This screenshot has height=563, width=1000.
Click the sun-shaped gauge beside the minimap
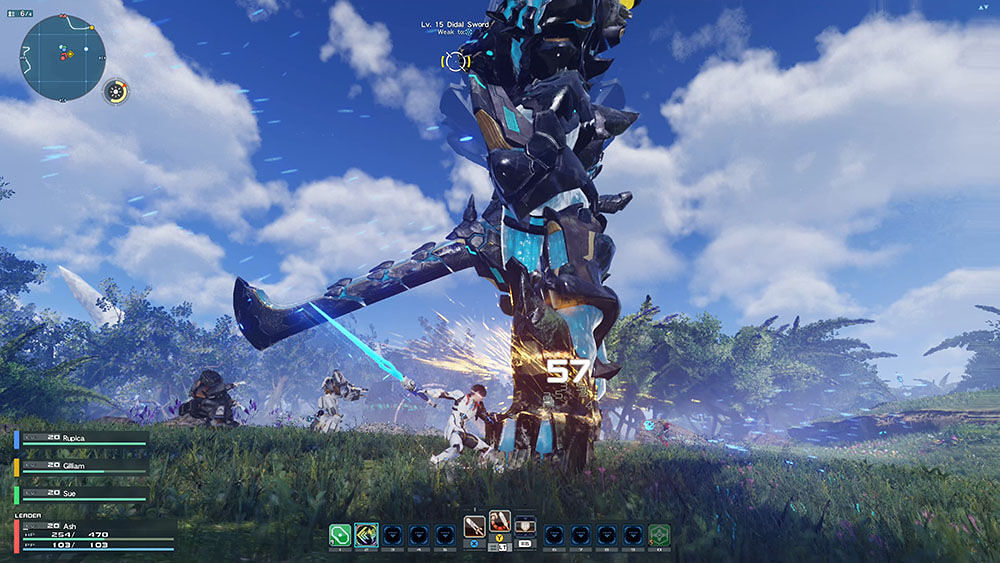pos(116,92)
